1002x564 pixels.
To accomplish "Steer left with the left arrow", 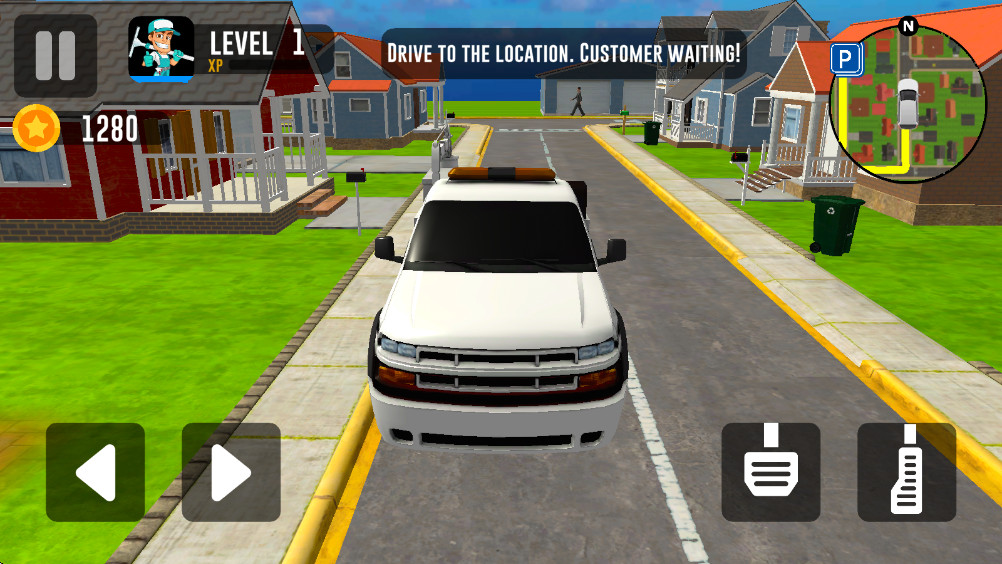I will pos(95,472).
